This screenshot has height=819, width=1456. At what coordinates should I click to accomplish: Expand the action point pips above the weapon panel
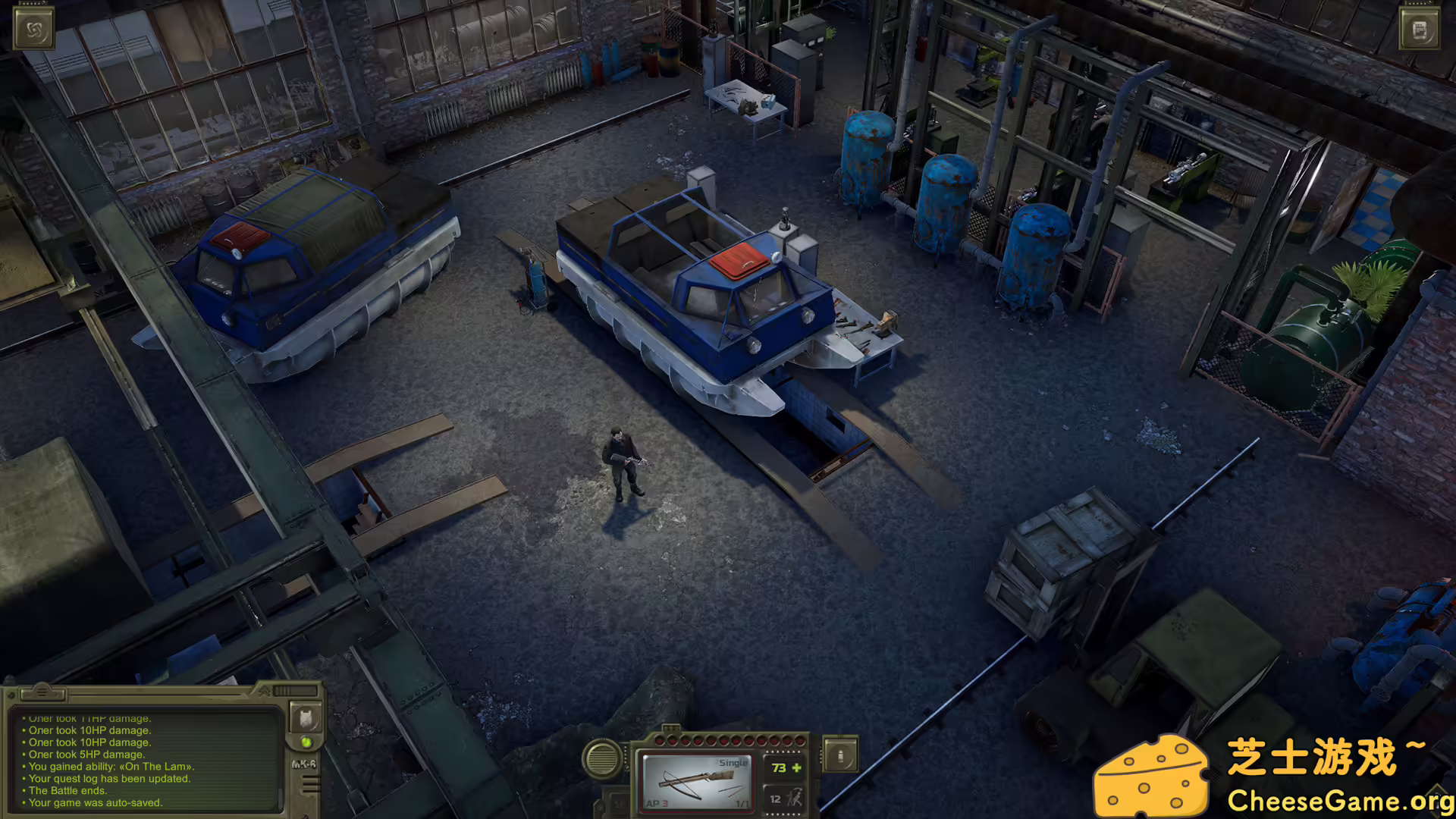pyautogui.click(x=732, y=739)
